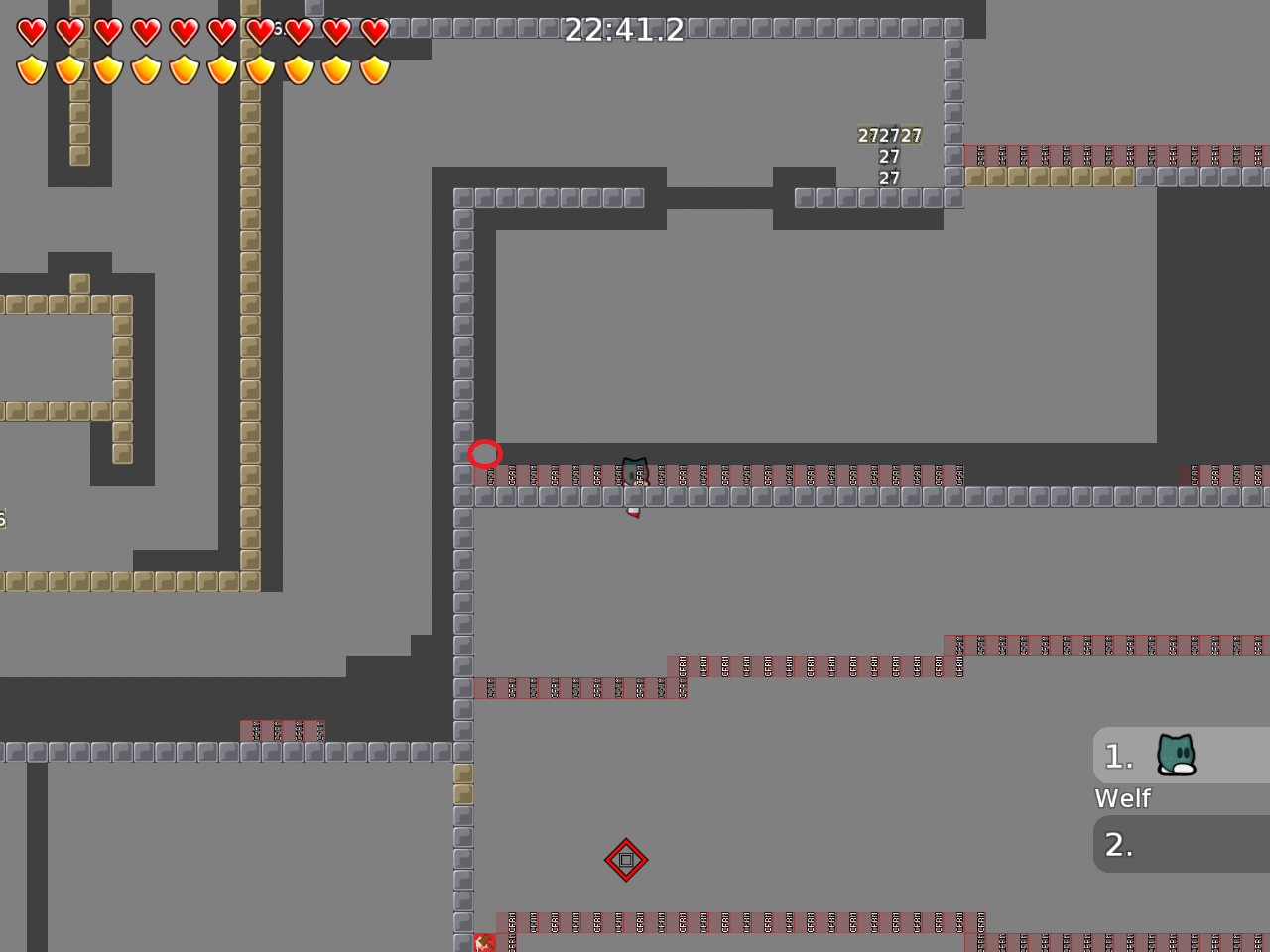Click the red circle spectate indicator
The image size is (1270, 952).
coord(486,453)
